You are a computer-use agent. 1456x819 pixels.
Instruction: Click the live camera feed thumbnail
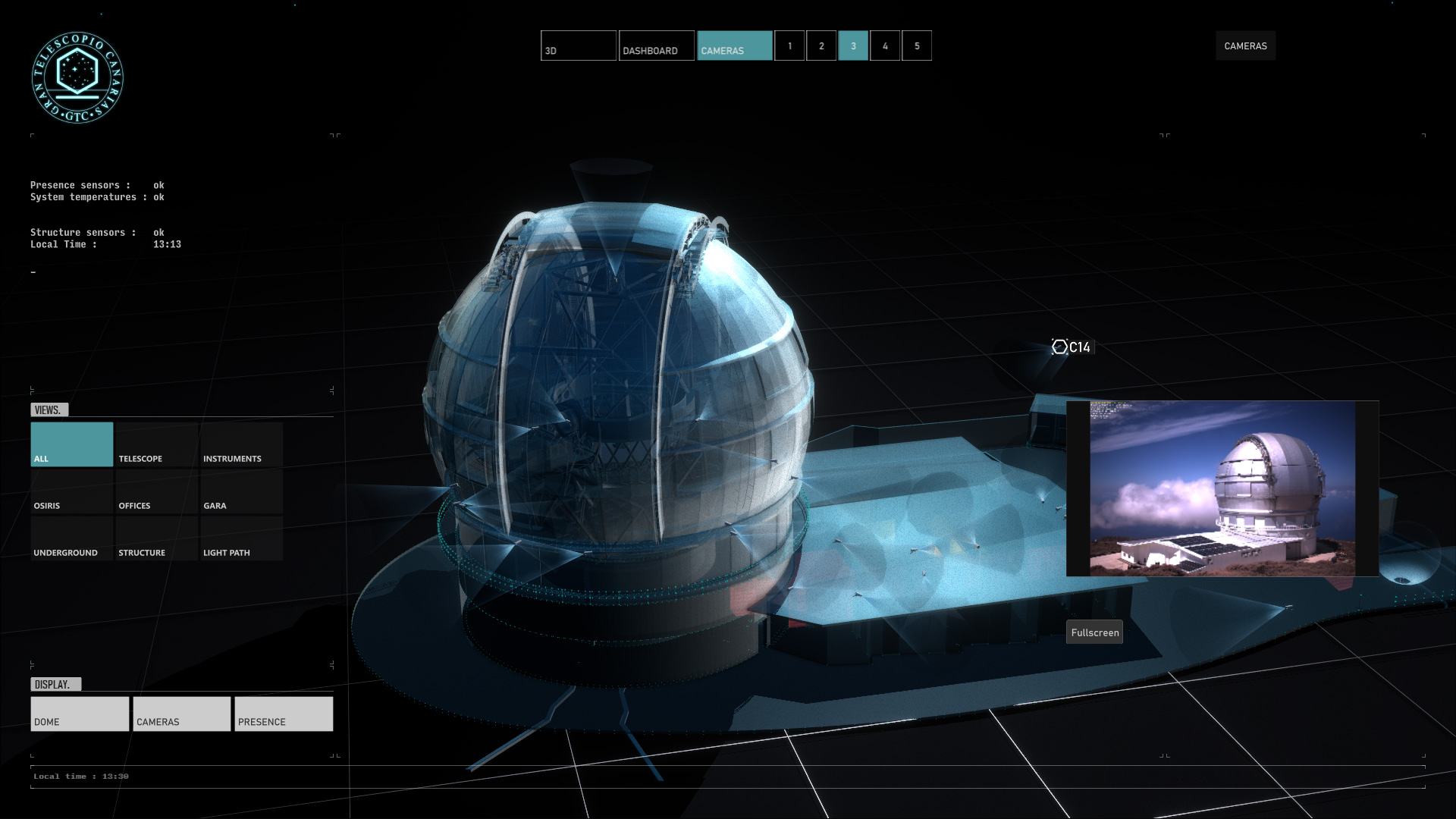(x=1221, y=488)
